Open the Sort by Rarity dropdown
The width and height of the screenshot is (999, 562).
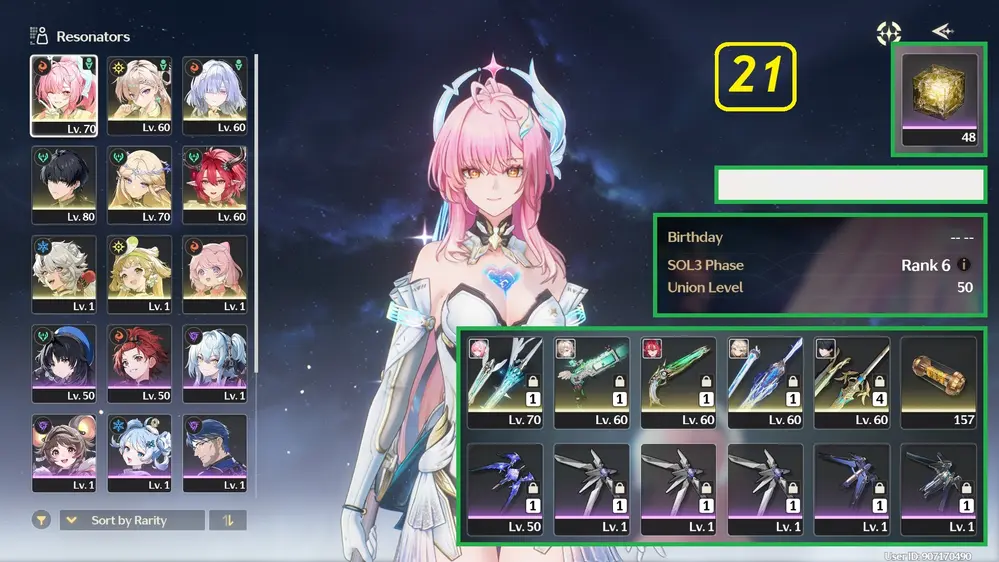pyautogui.click(x=132, y=520)
